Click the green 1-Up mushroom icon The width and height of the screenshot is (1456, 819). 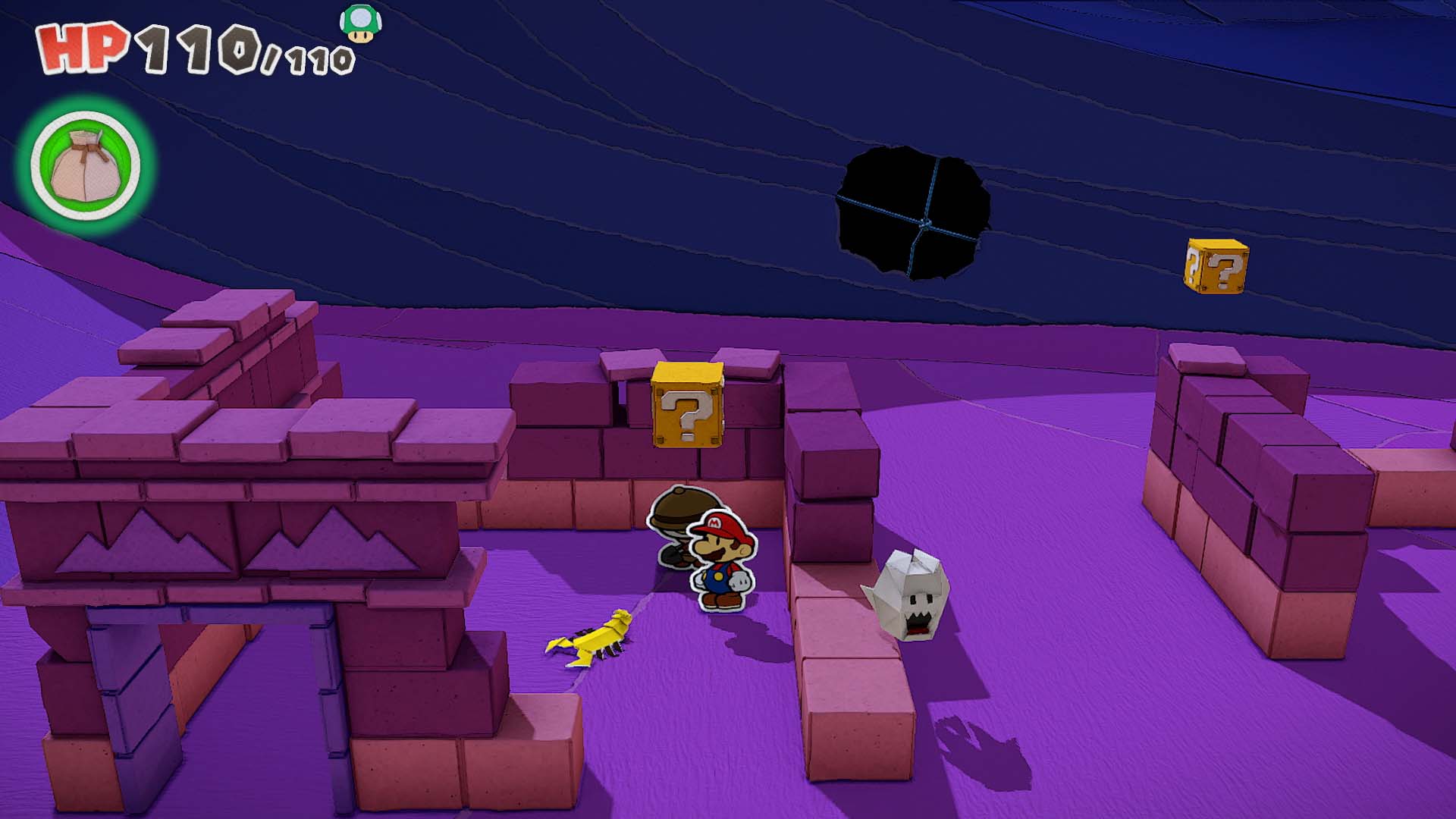360,24
